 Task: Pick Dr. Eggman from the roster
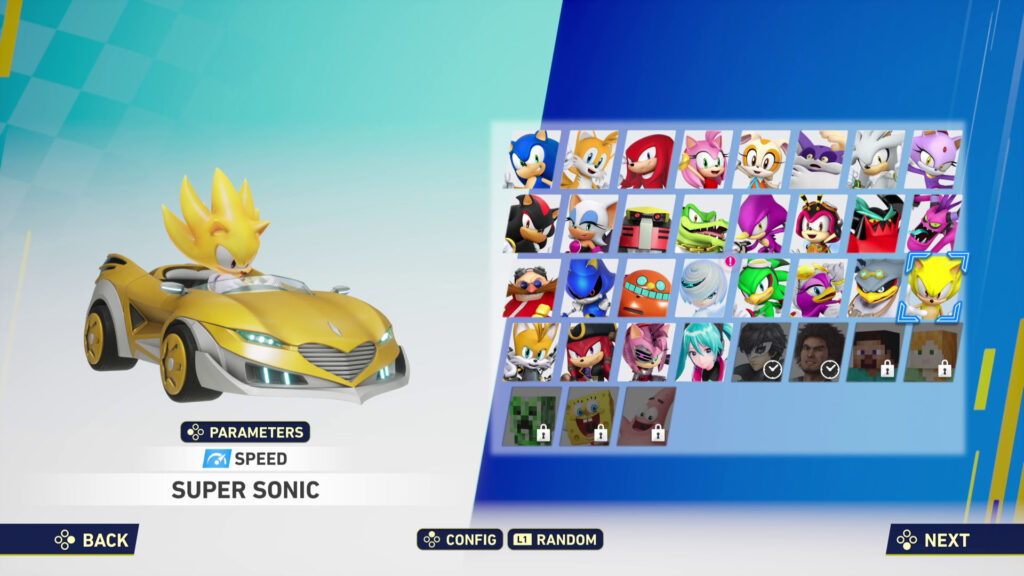(531, 288)
